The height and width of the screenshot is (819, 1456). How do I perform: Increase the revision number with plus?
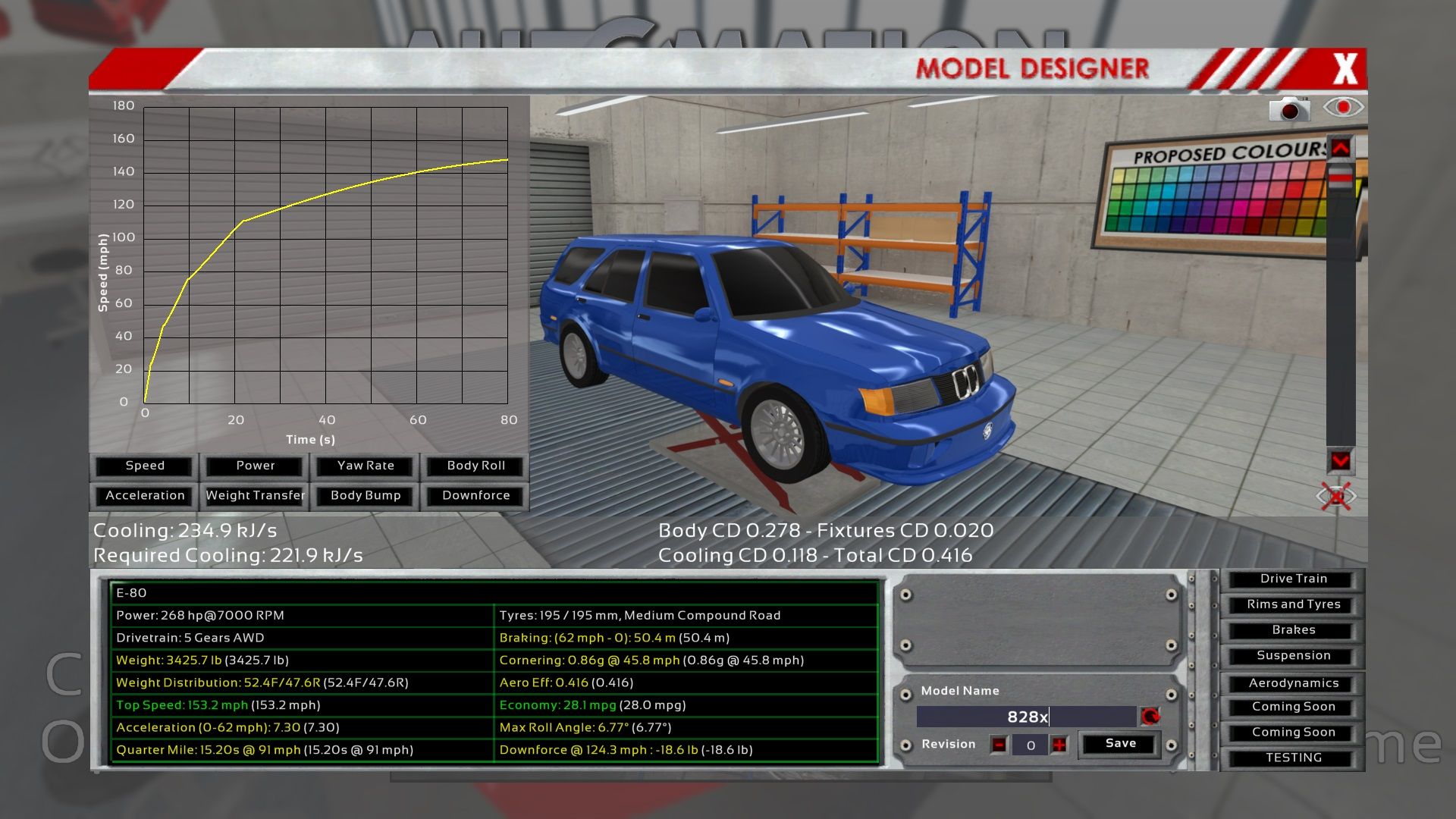[x=1059, y=745]
